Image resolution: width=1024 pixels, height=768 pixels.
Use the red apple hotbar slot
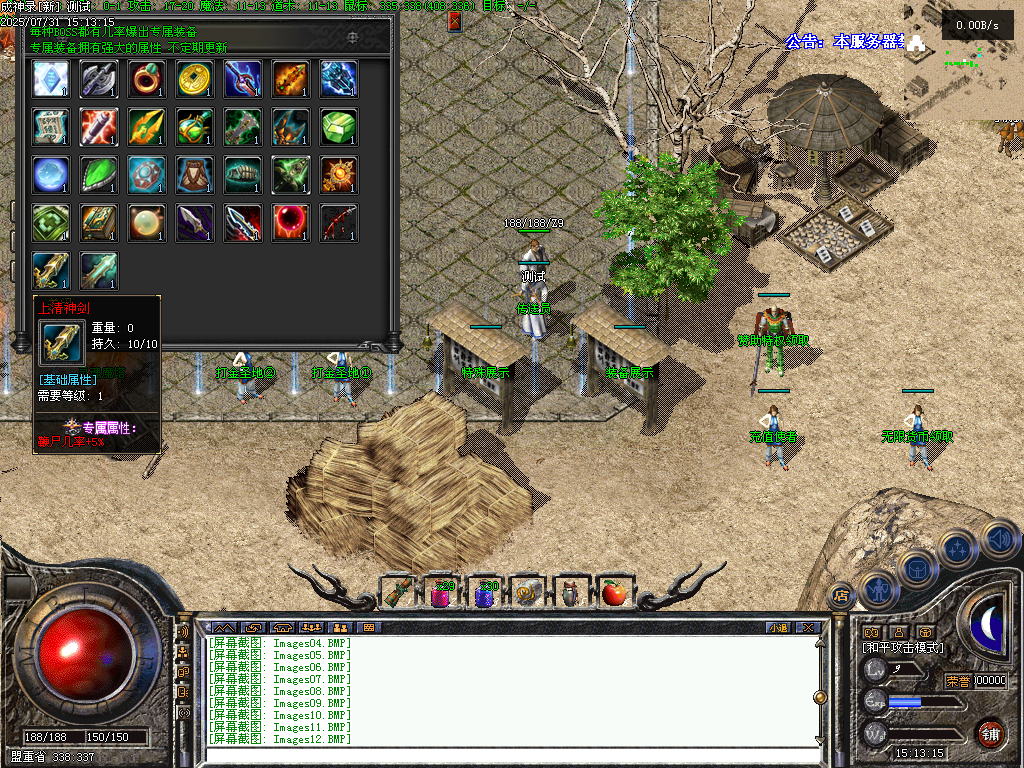coord(614,593)
